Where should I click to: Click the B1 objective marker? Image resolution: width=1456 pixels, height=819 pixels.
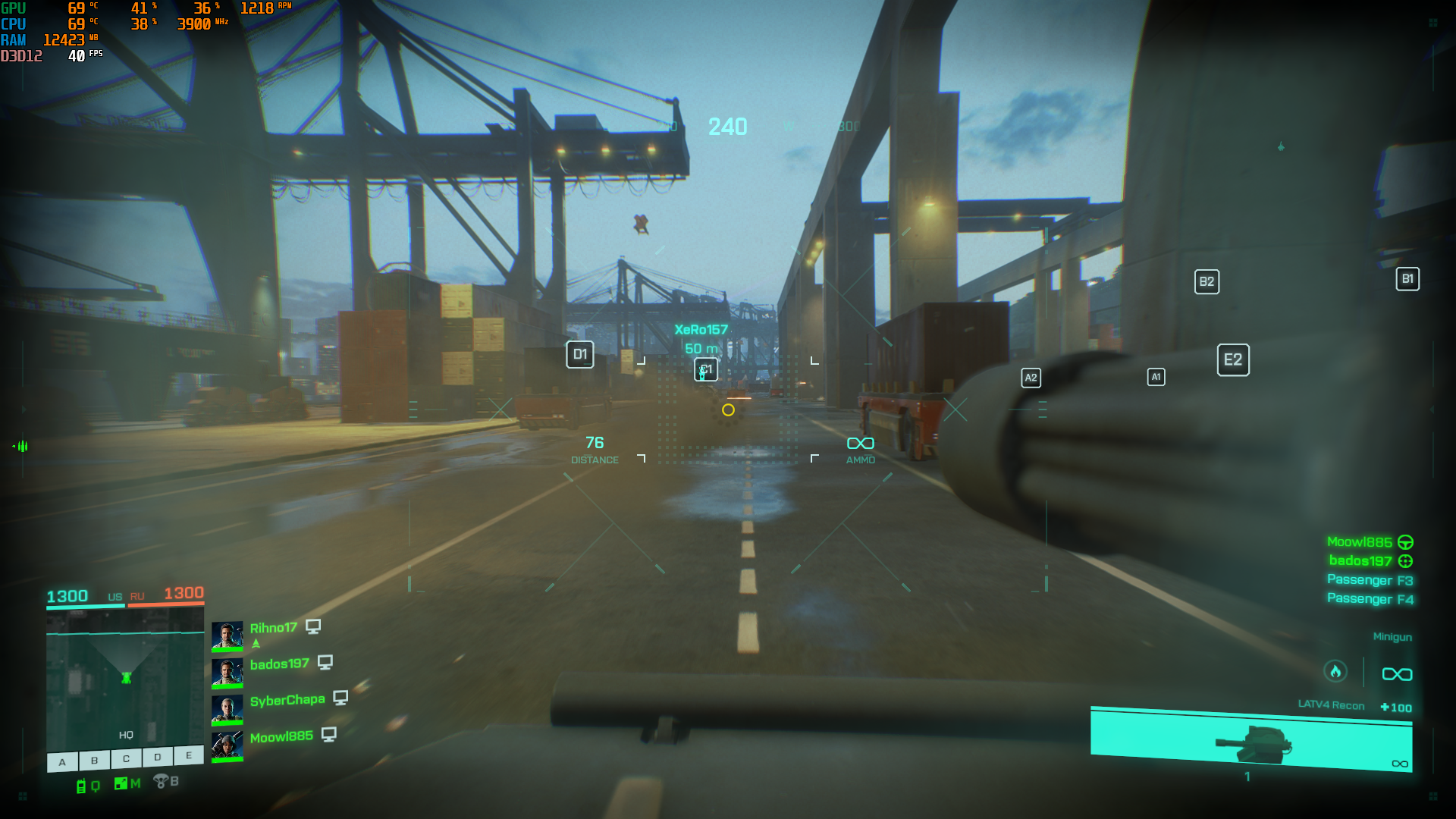click(x=1407, y=279)
